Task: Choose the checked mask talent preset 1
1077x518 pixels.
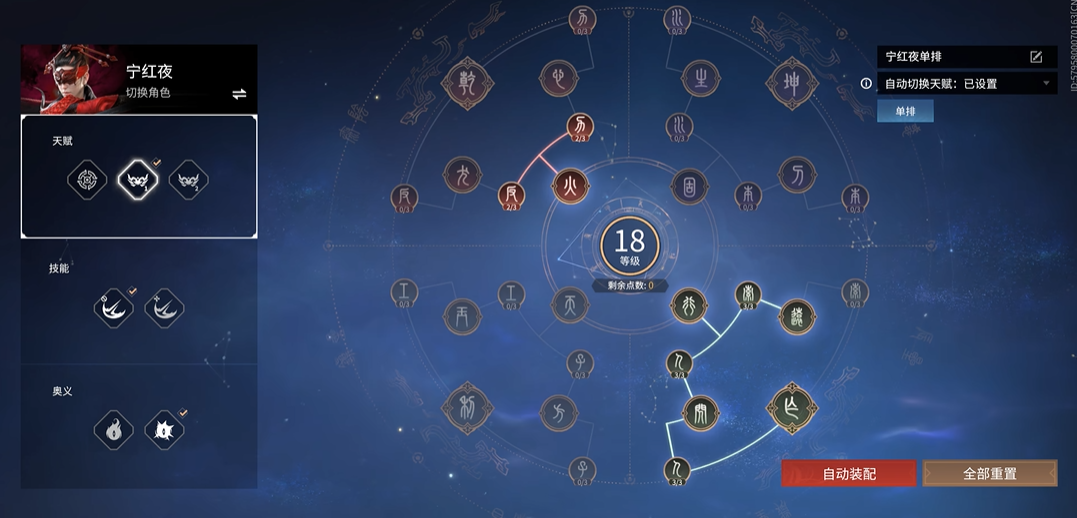Action: 138,181
